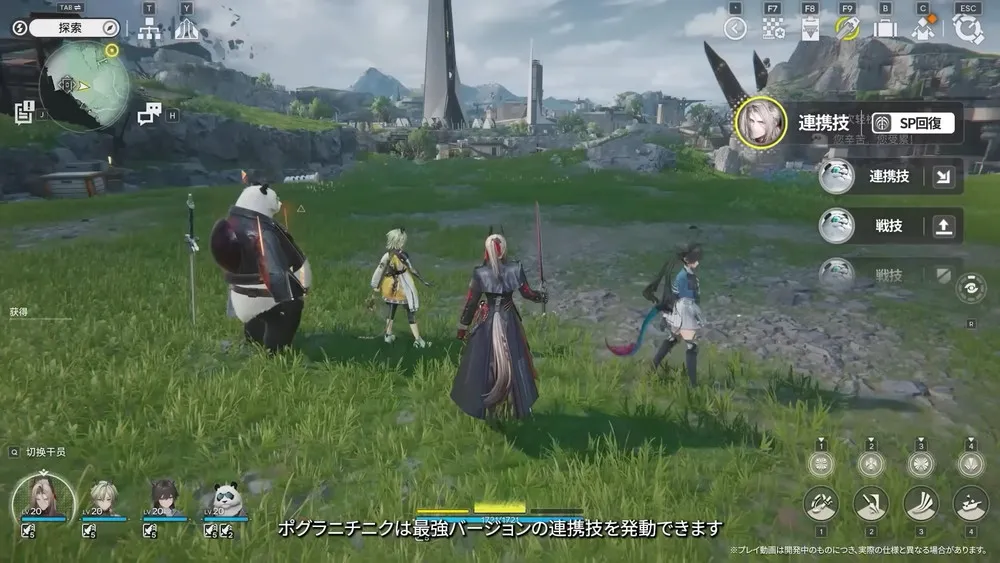Open the checkered star icon menu
Image resolution: width=1000 pixels, height=563 pixels.
pyautogui.click(x=772, y=28)
